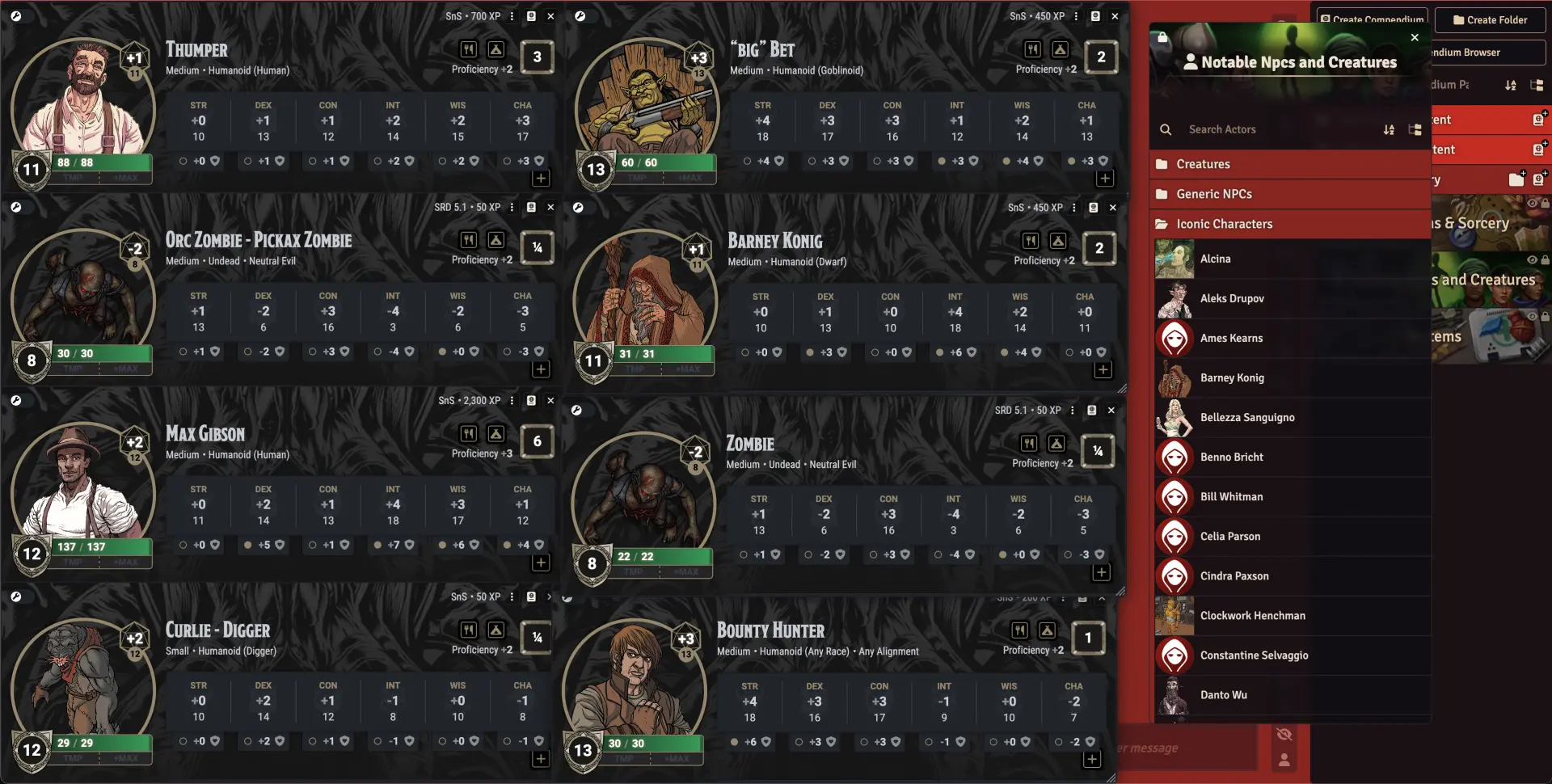
Task: Close the Thumper stat block
Action: click(550, 16)
